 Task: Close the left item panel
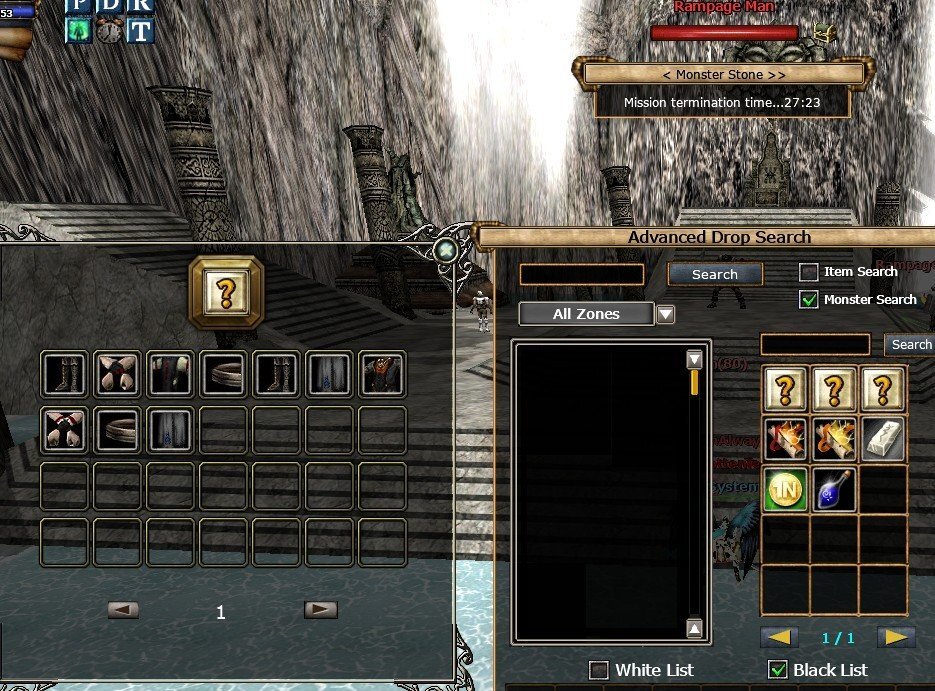(446, 249)
